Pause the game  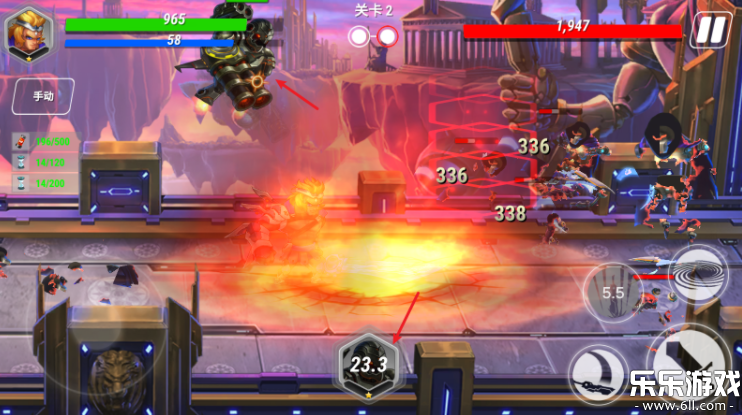click(709, 30)
